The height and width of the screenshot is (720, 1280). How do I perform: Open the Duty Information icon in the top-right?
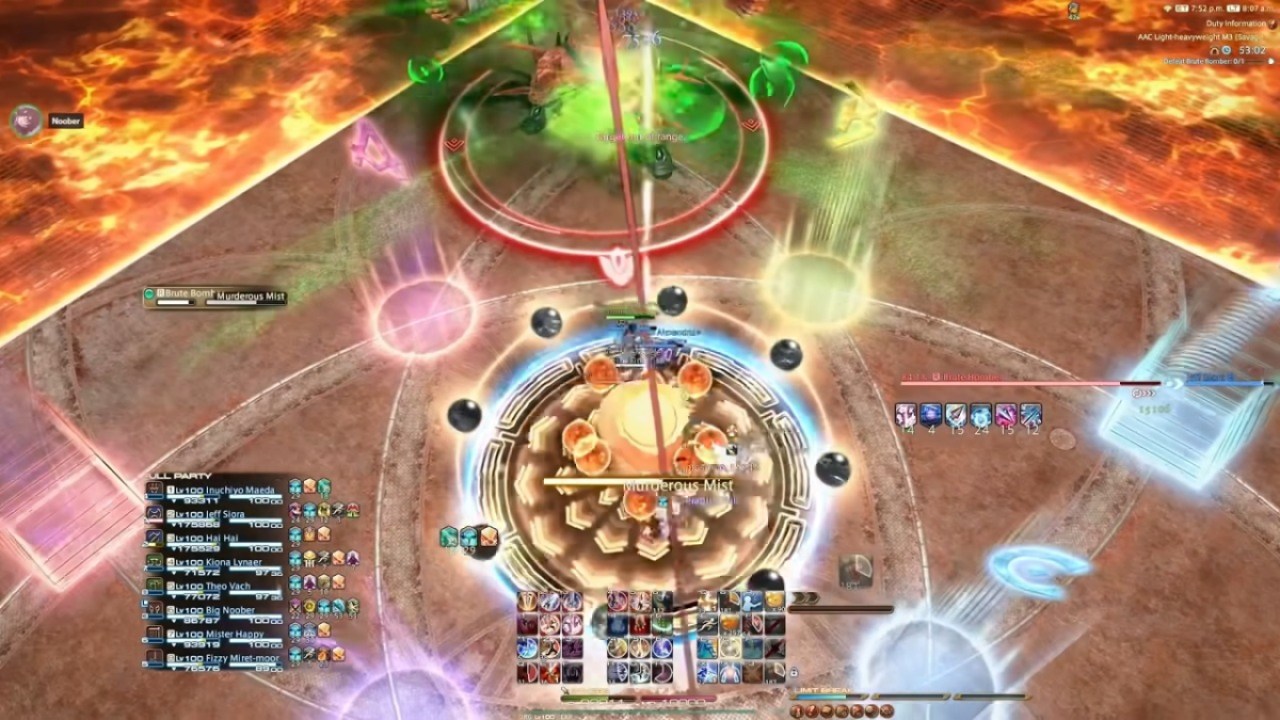coord(1271,24)
